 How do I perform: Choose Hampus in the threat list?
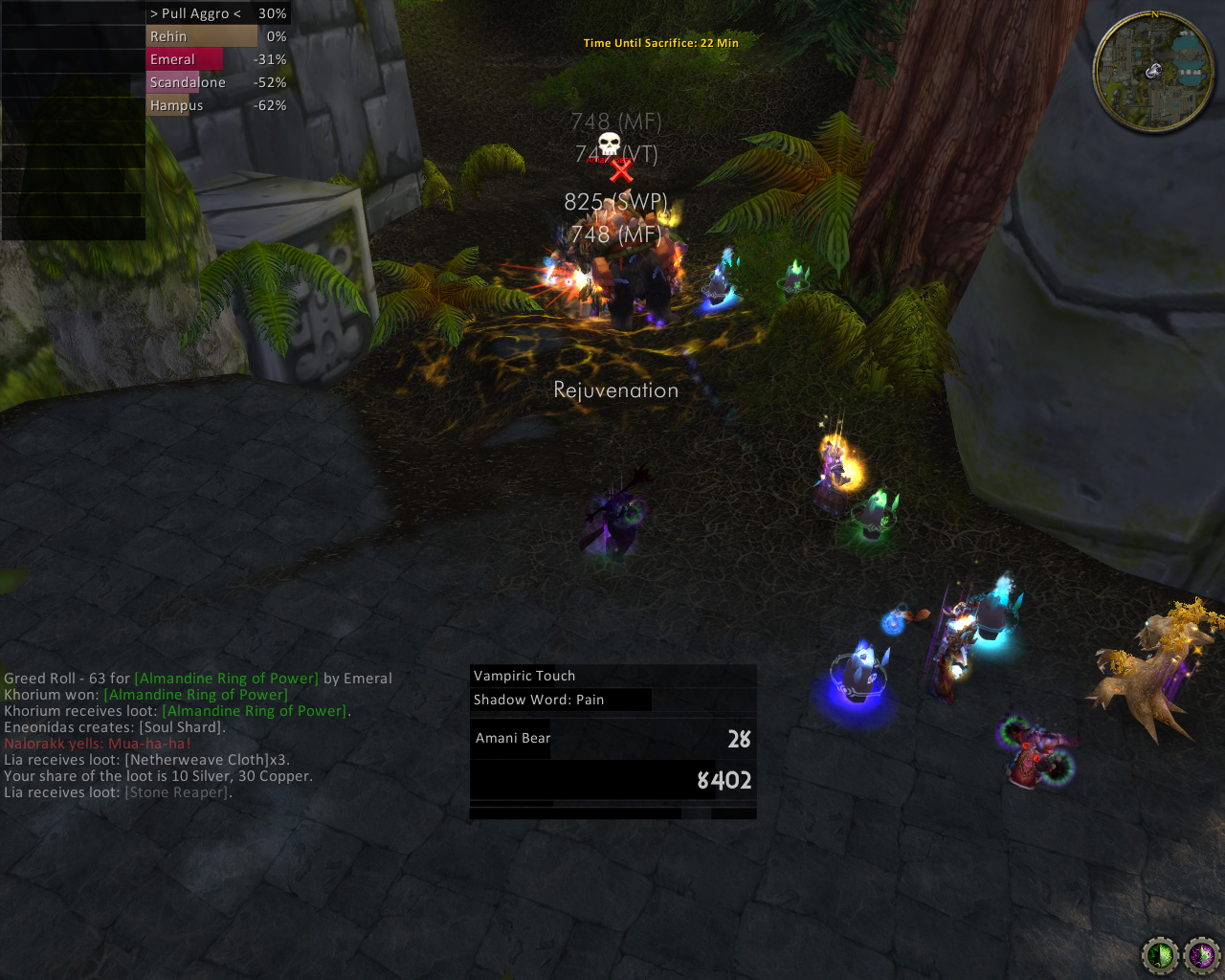coord(216,105)
